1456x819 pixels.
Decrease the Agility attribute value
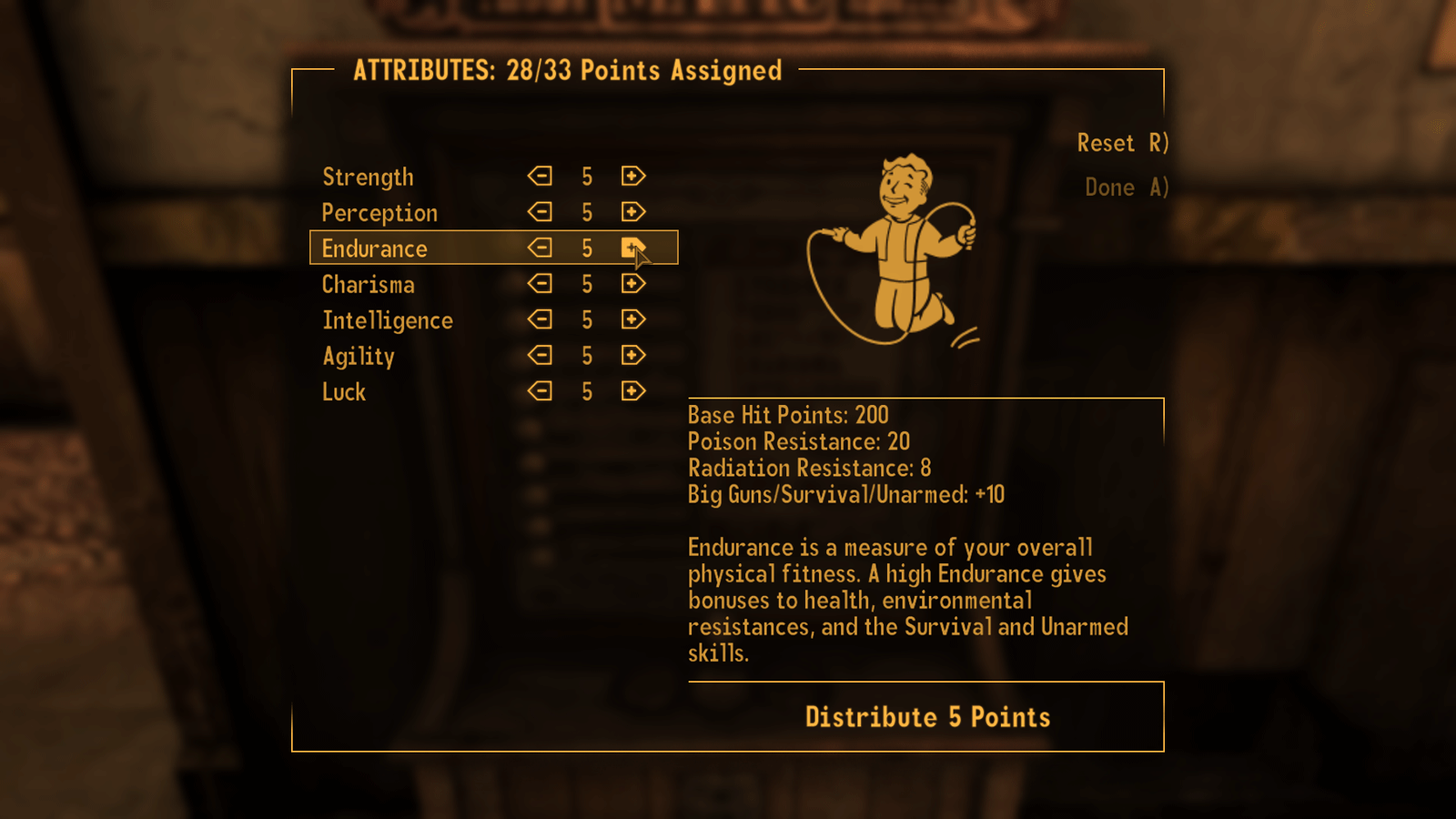point(540,355)
